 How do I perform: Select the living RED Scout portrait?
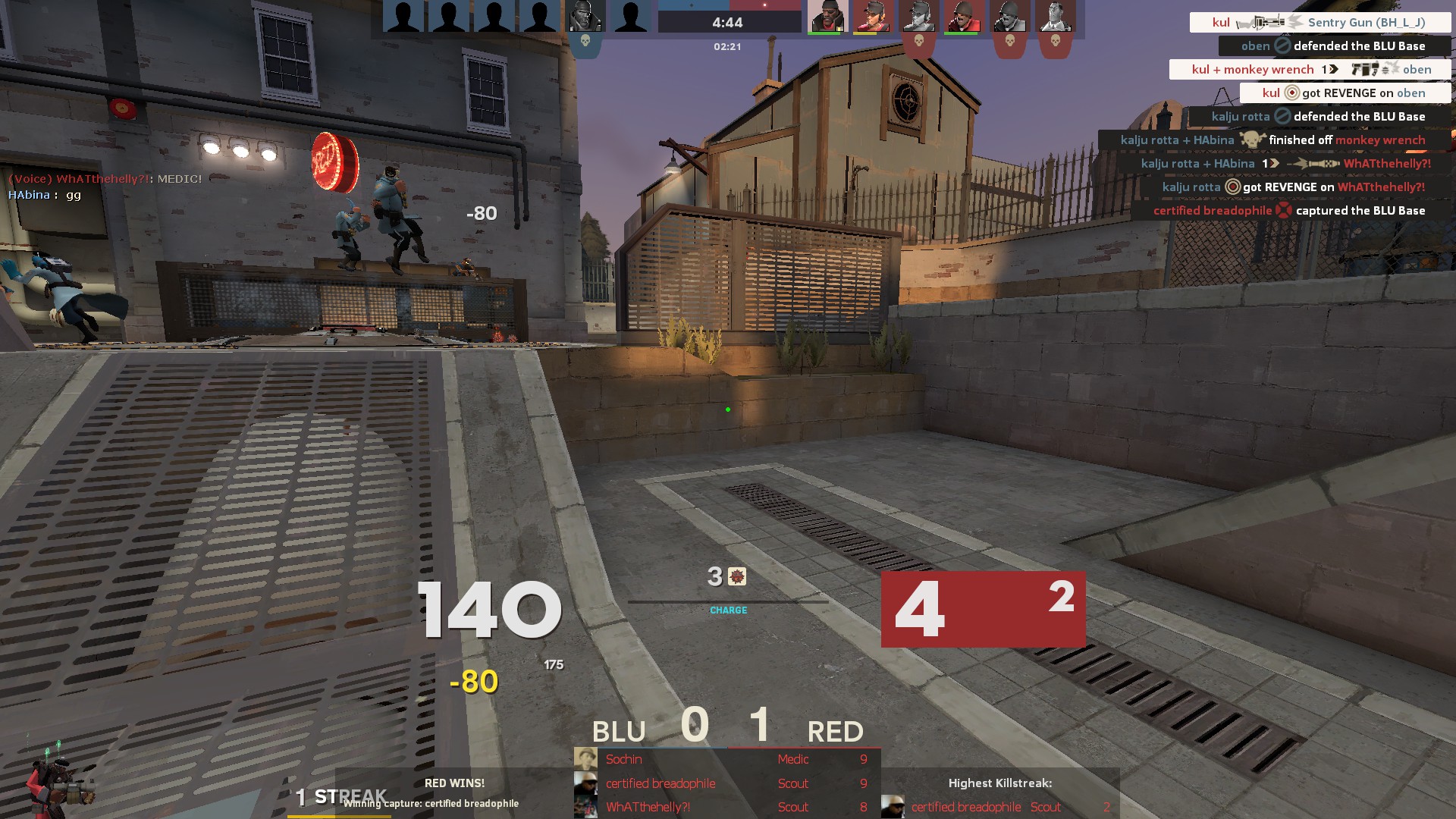(x=872, y=17)
